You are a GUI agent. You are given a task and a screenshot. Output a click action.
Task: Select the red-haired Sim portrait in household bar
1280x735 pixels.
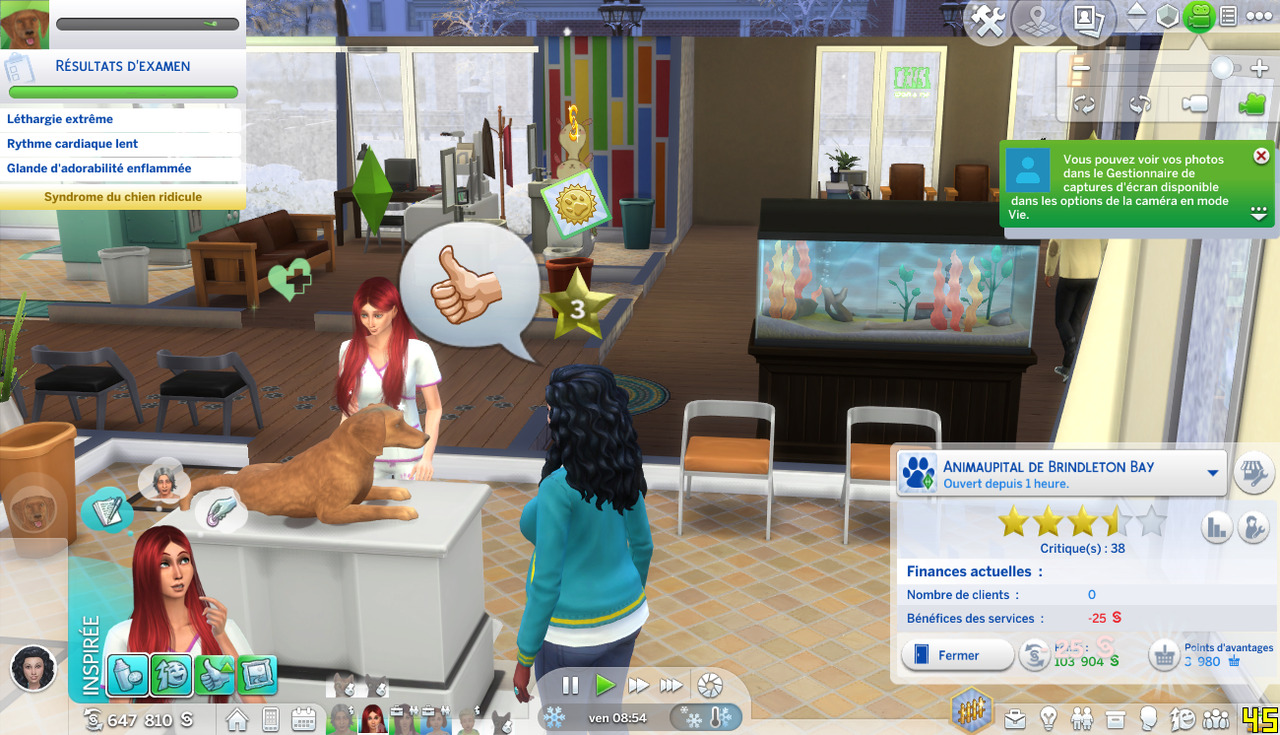coord(373,718)
